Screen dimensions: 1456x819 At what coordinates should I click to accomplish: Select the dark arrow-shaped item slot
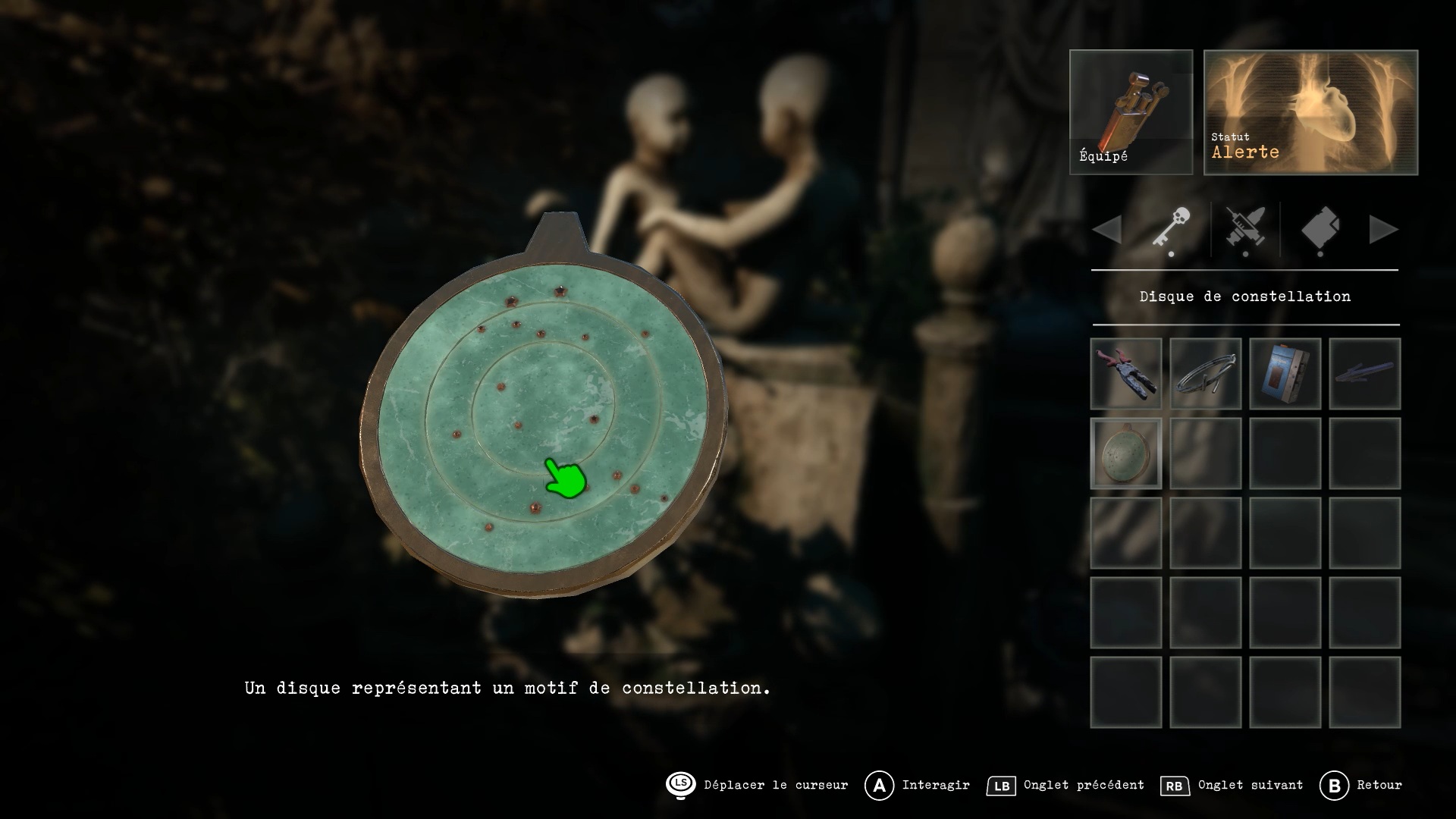1365,374
